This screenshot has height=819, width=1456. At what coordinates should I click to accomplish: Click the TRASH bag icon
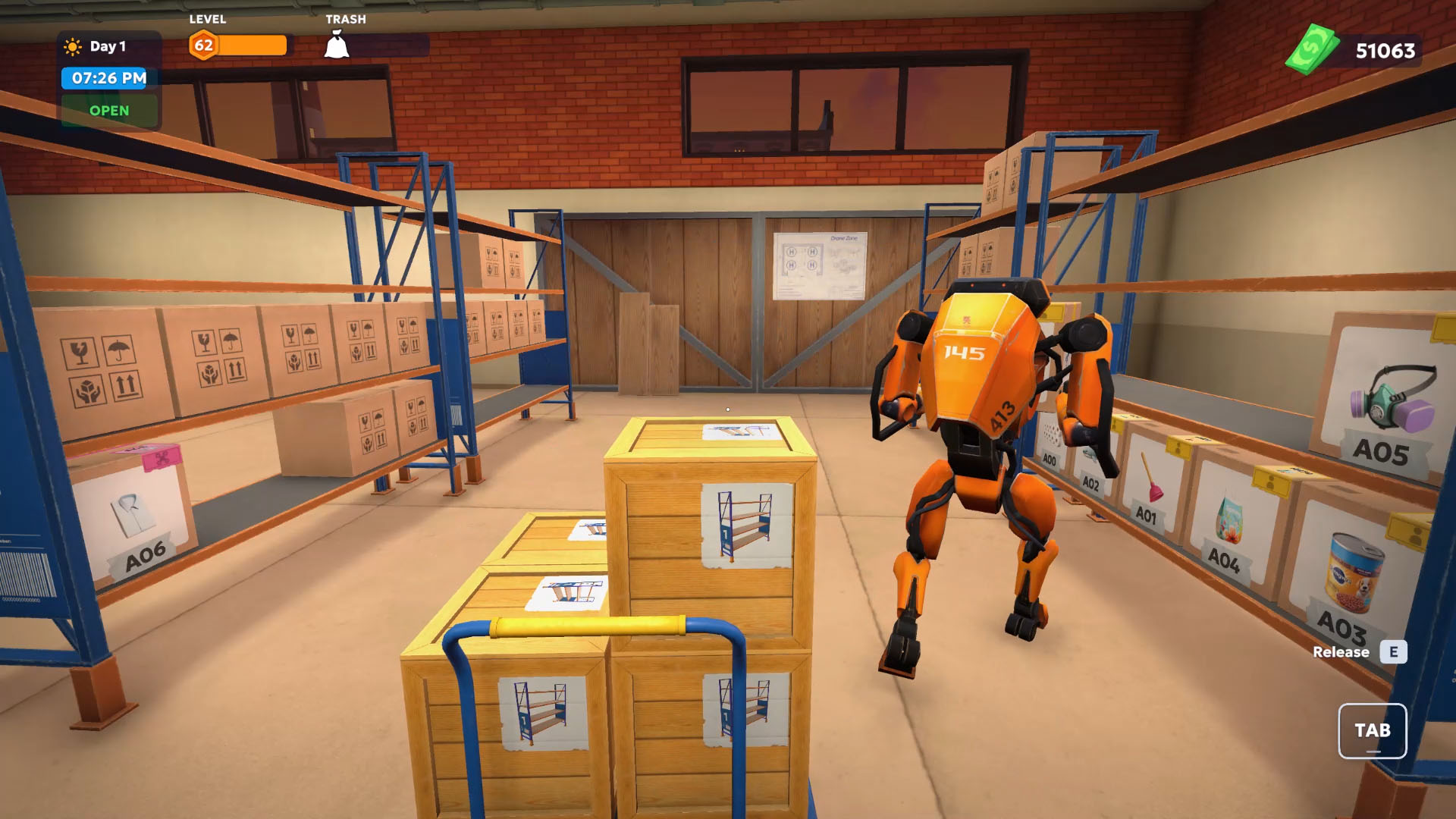click(x=336, y=45)
